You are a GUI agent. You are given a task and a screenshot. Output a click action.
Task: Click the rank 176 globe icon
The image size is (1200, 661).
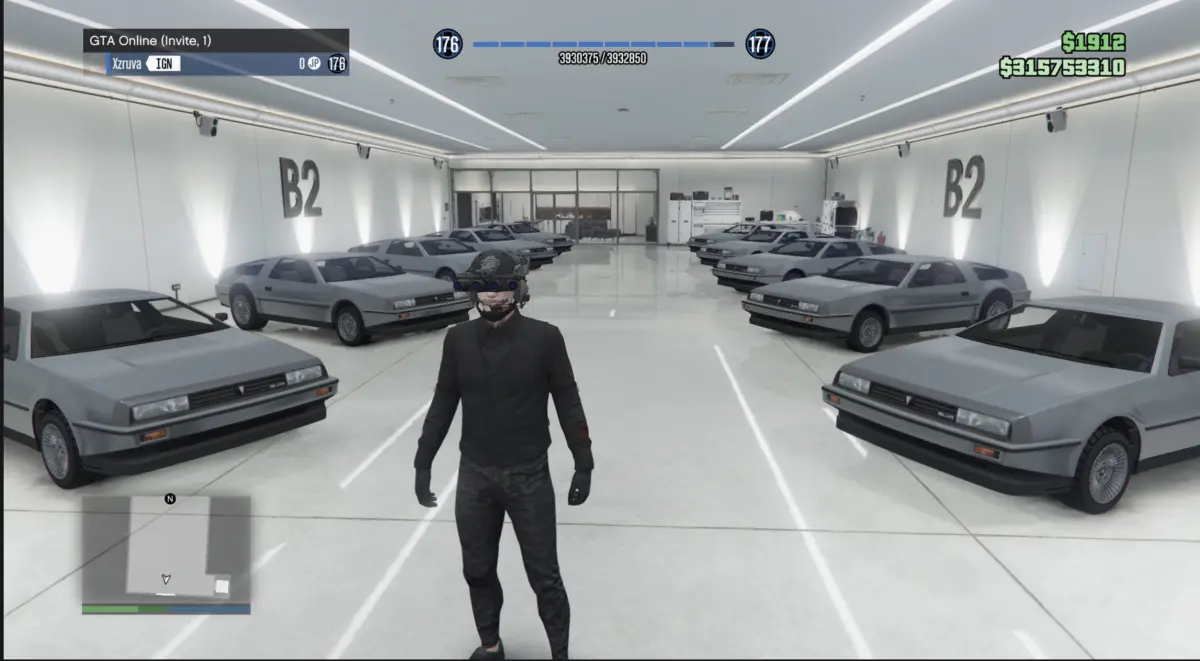(447, 44)
